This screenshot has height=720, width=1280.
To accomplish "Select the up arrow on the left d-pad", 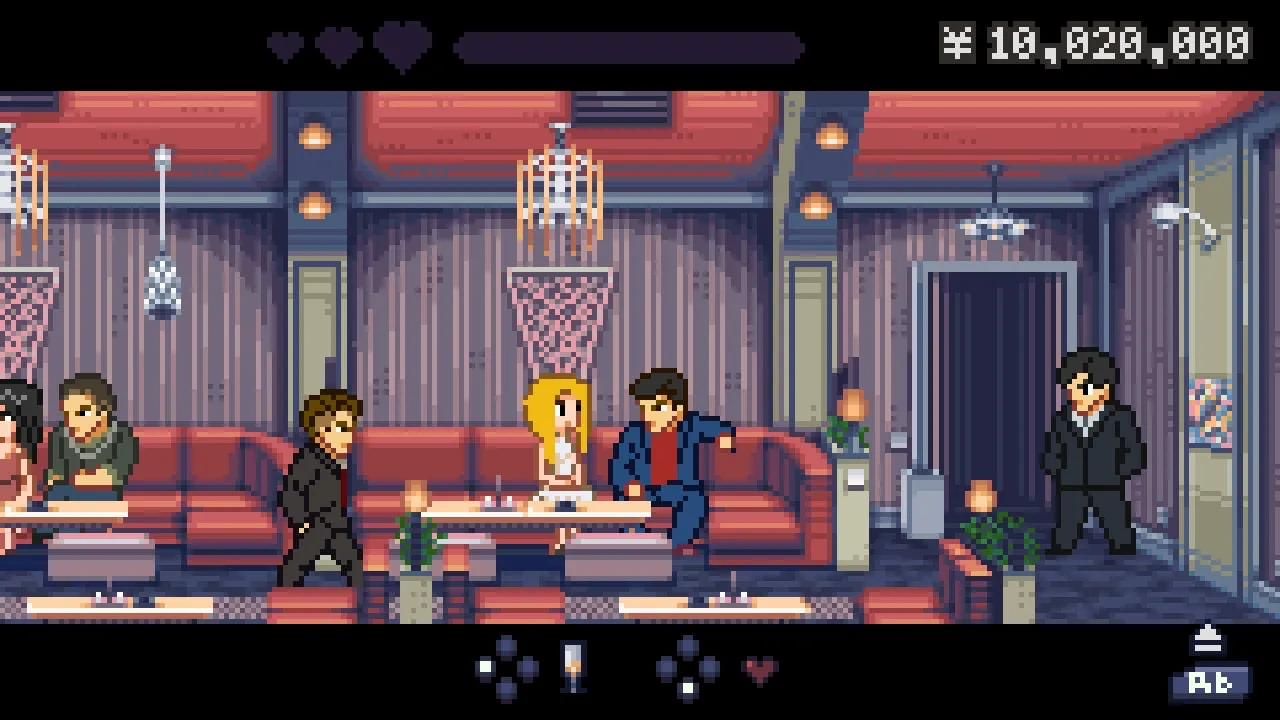I will click(506, 646).
